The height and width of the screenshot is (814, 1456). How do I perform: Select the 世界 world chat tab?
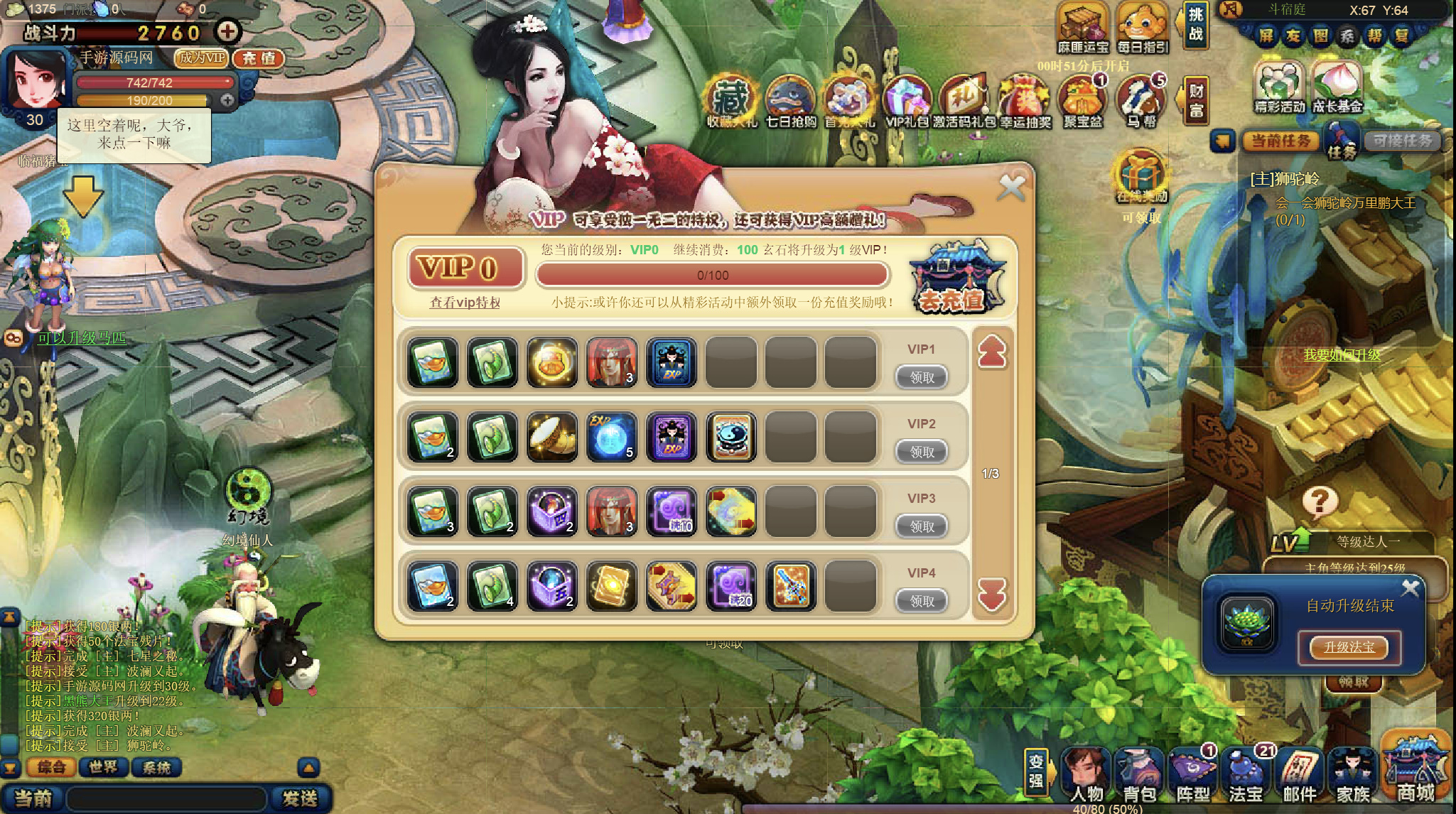103,767
